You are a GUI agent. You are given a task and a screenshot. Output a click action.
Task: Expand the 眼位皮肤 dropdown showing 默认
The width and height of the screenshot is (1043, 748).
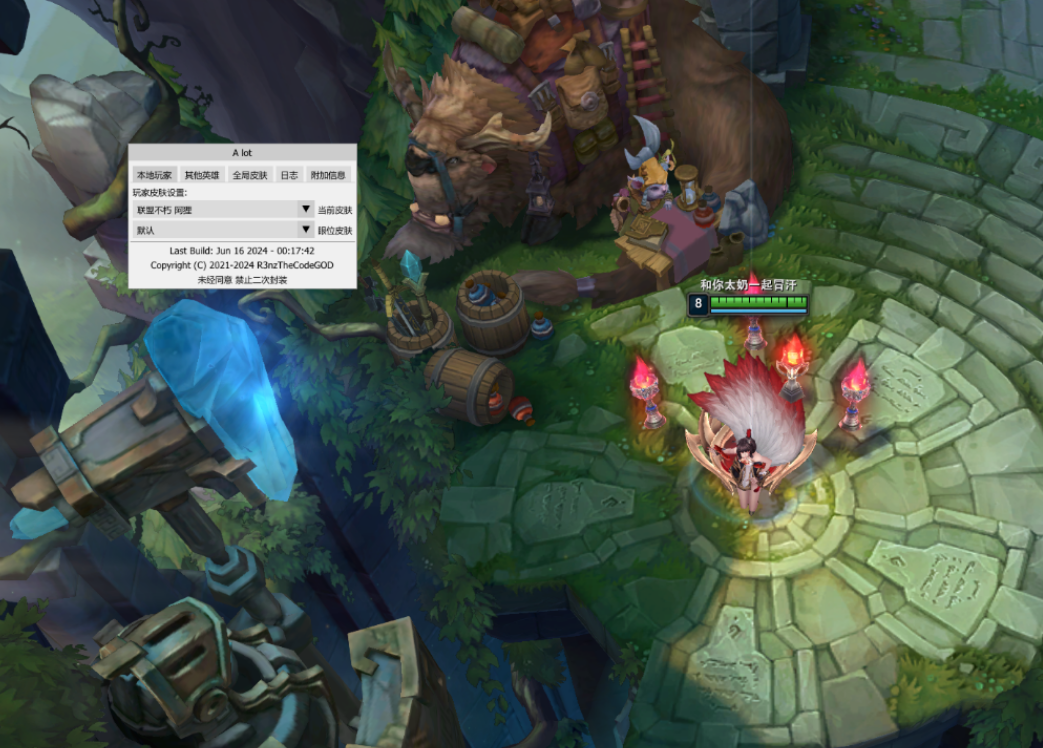(x=223, y=230)
